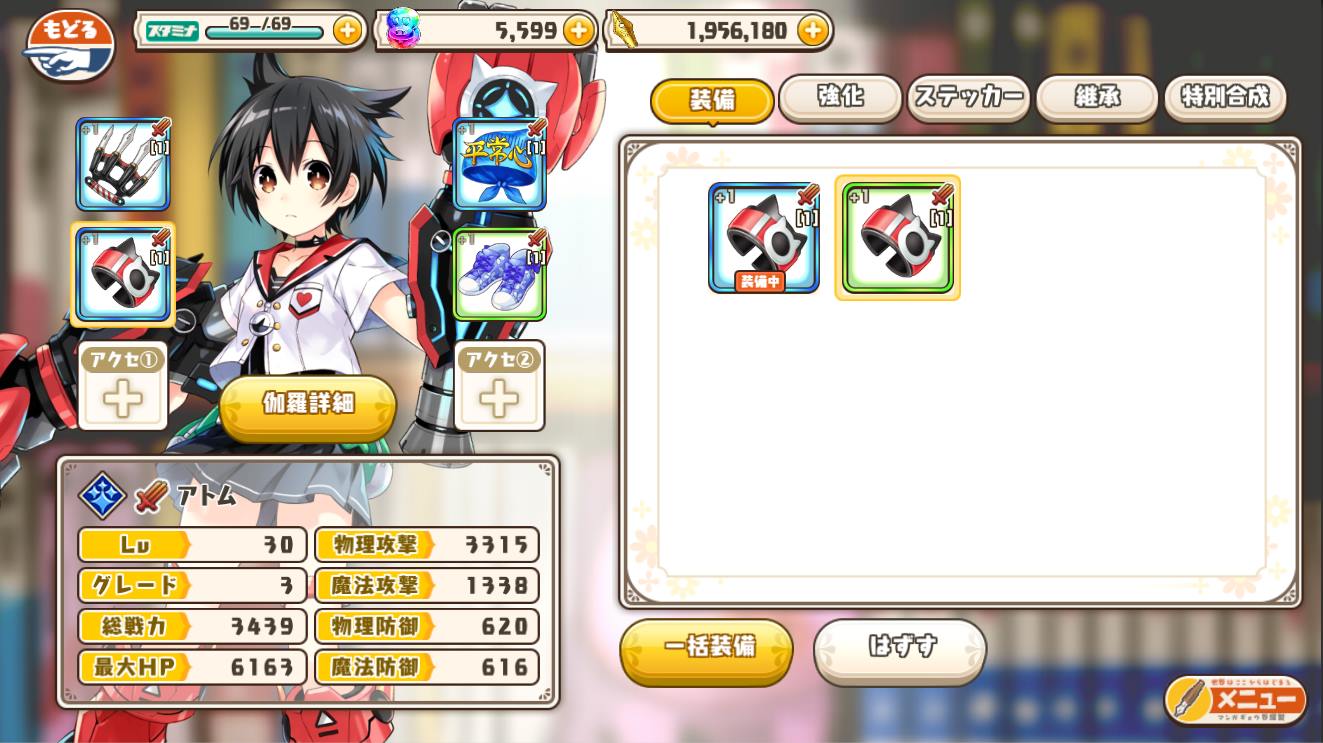The height and width of the screenshot is (743, 1323).
Task: Add stamina with the plus button
Action: [x=347, y=30]
